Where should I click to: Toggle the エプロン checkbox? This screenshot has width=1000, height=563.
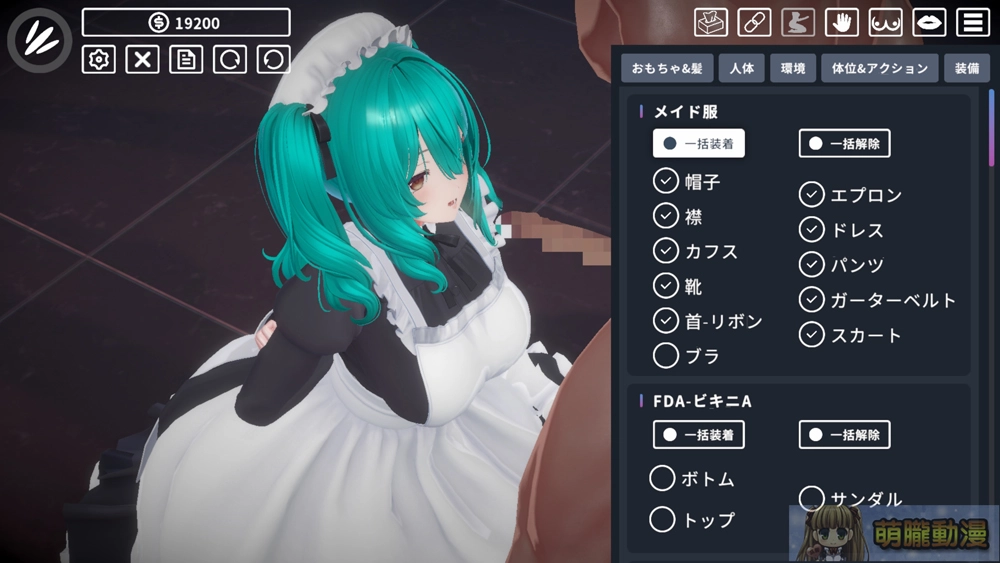[812, 194]
